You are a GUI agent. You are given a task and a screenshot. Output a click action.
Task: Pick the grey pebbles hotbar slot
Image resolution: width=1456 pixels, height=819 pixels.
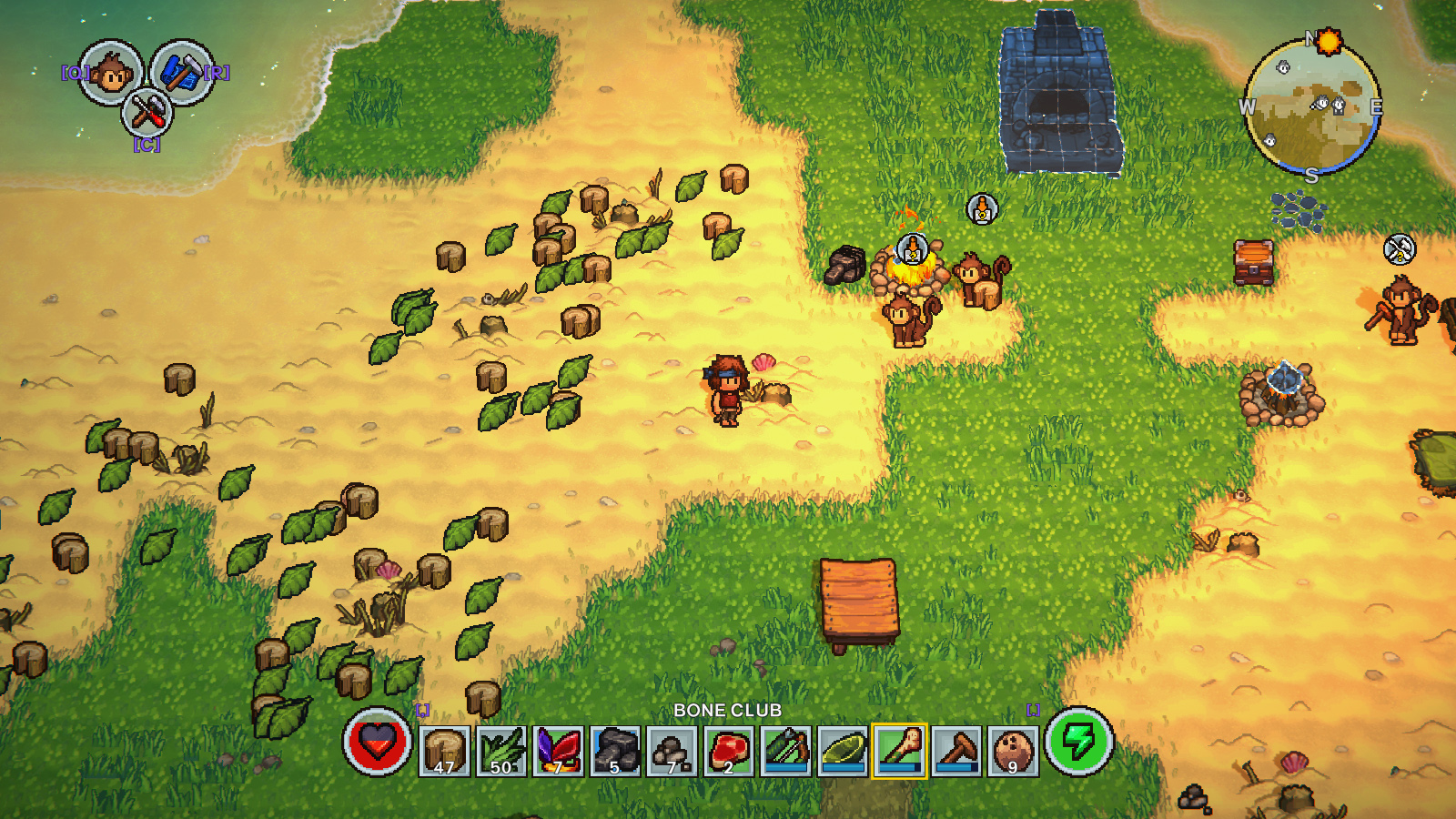pyautogui.click(x=672, y=752)
